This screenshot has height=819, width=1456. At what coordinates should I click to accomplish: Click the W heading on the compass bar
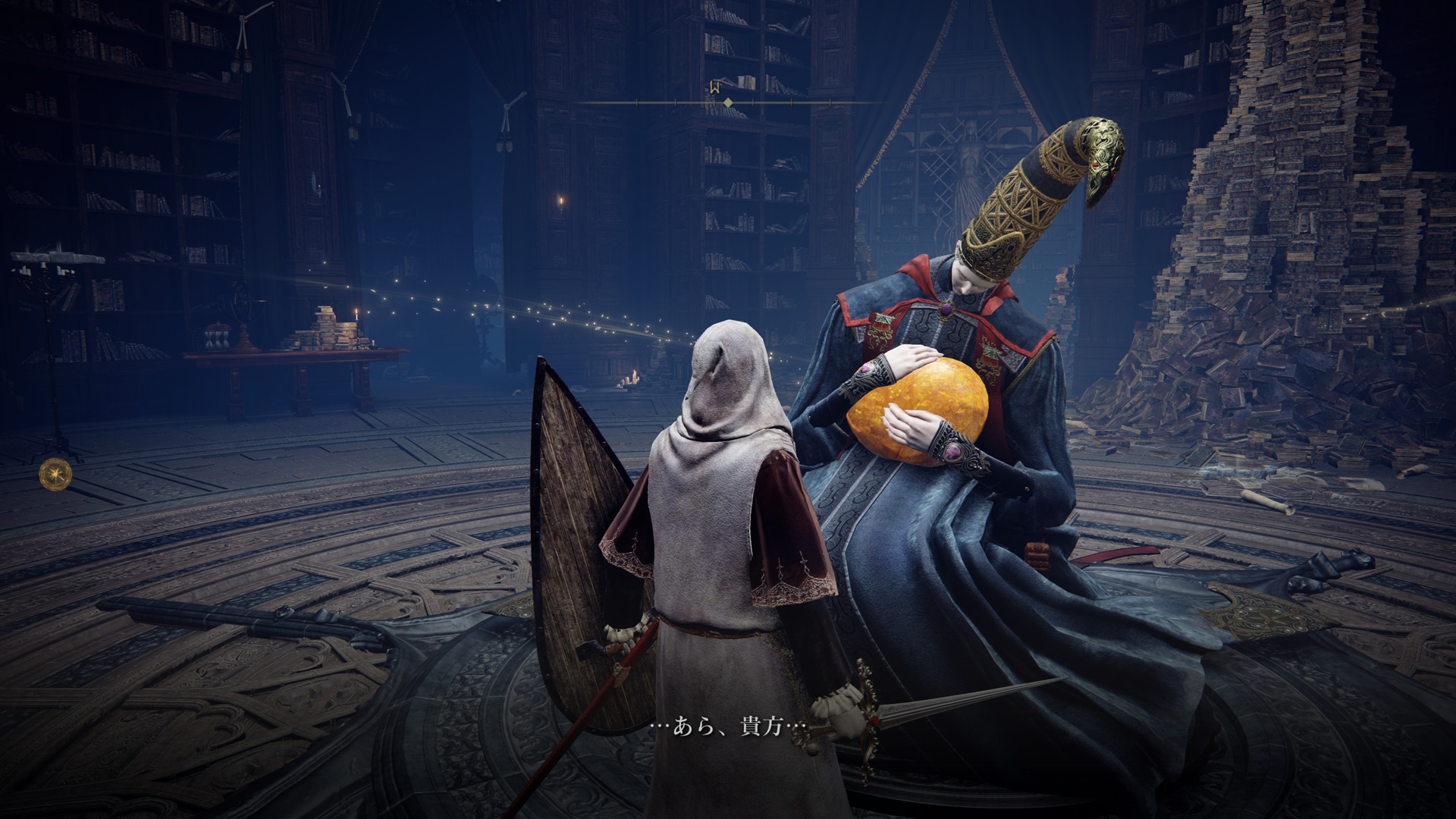click(714, 88)
